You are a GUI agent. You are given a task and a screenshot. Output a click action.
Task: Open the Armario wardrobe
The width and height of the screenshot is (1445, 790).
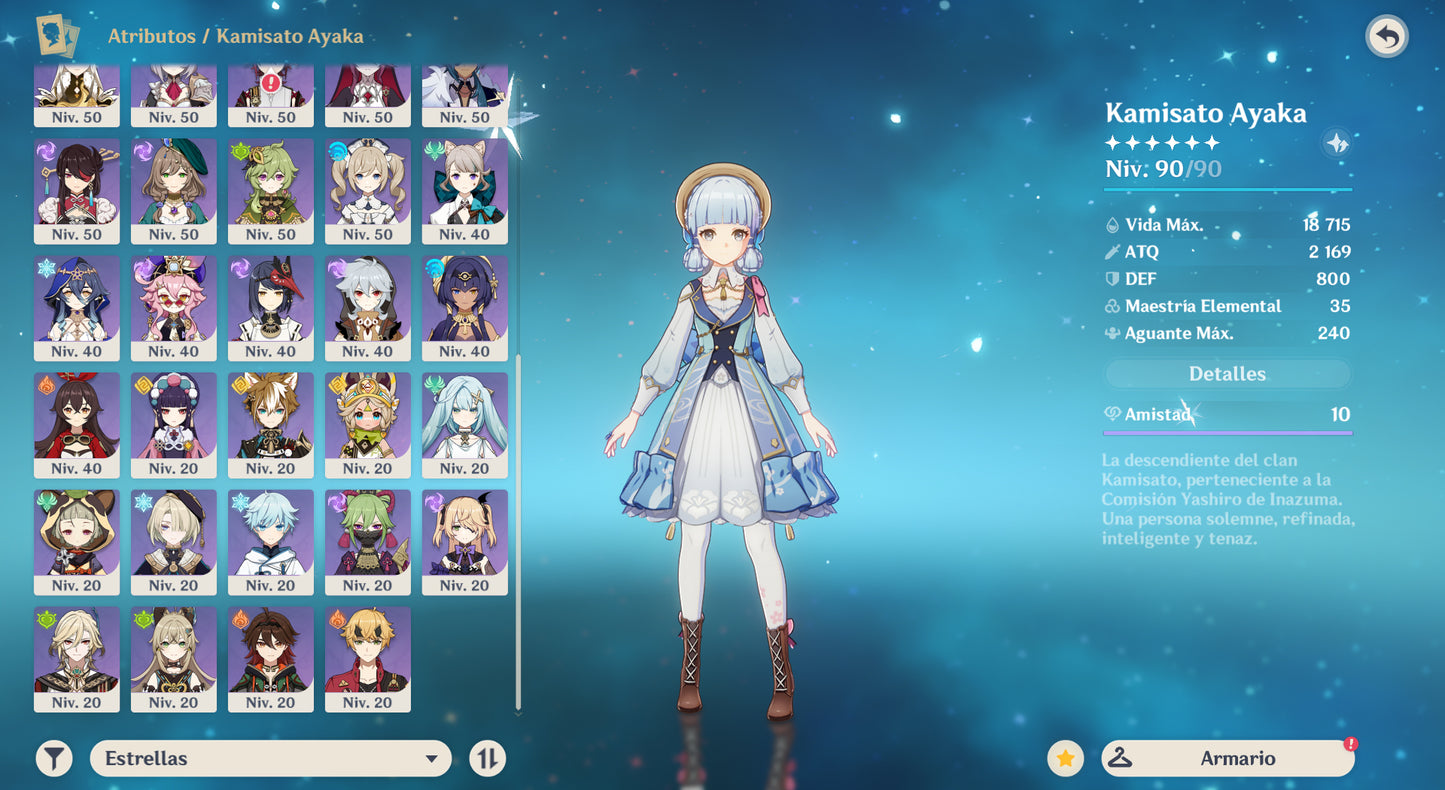click(x=1227, y=759)
